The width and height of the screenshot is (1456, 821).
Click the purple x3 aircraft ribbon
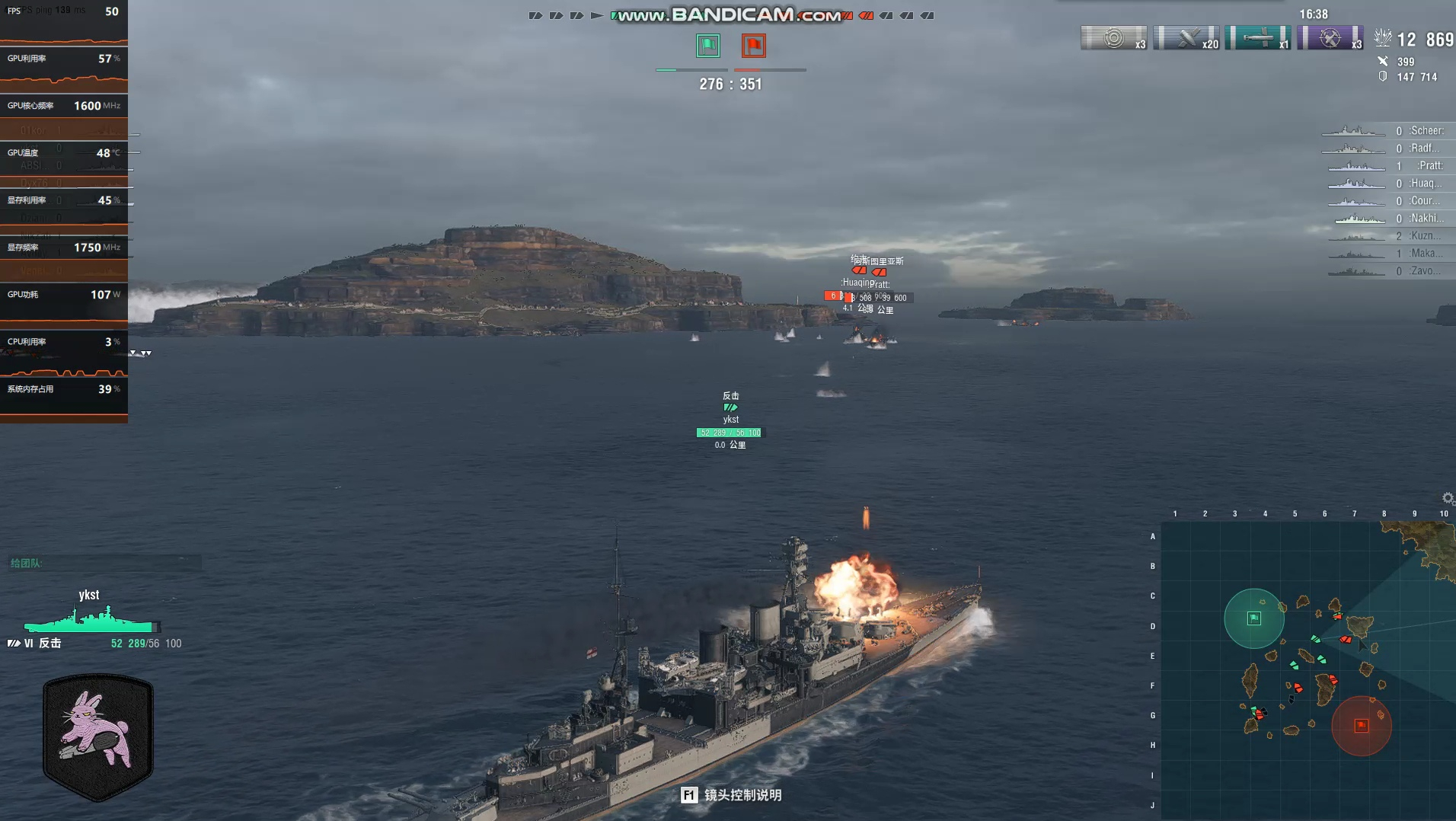point(1330,38)
